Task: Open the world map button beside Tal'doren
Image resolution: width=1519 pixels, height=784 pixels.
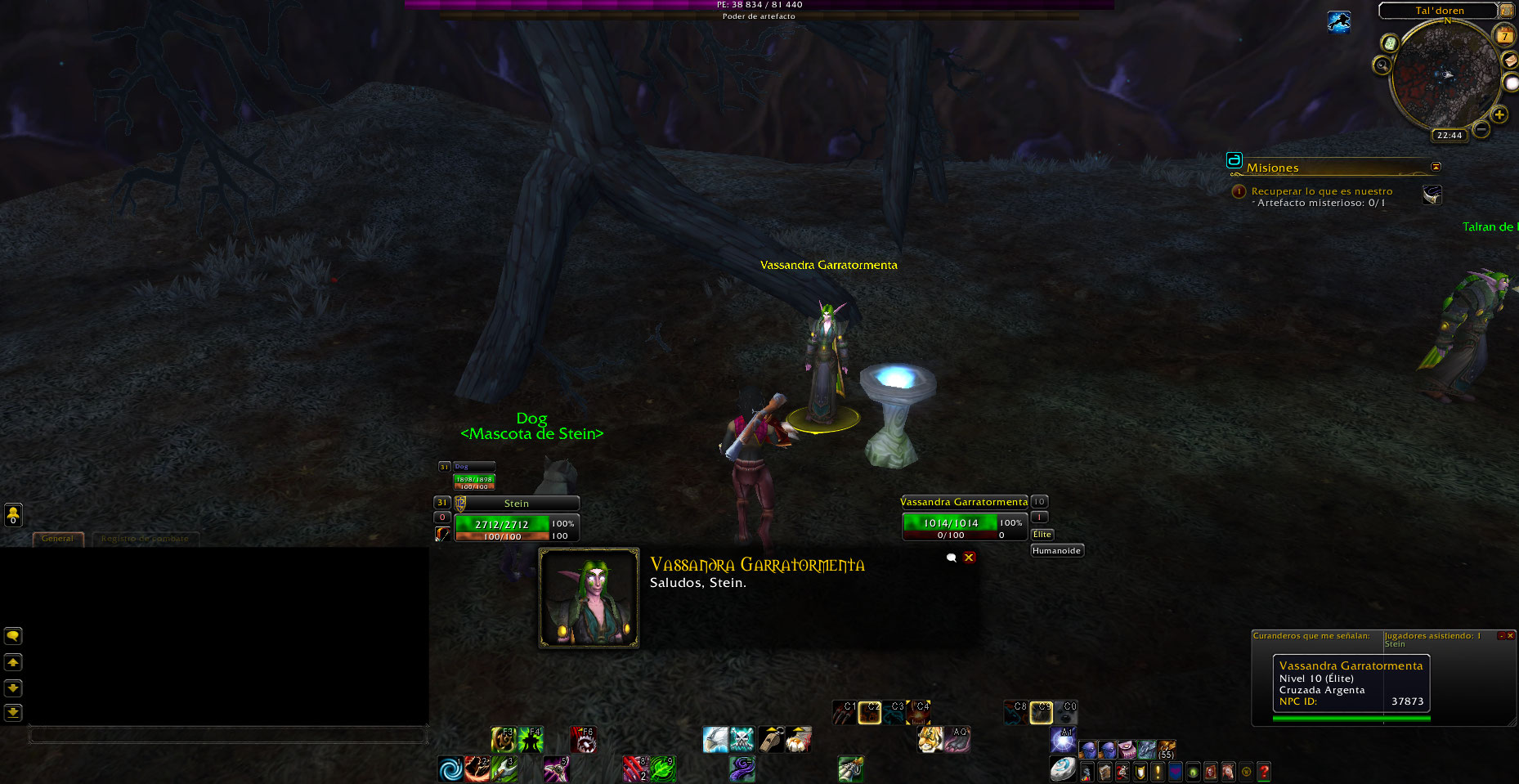Action: tap(1506, 11)
